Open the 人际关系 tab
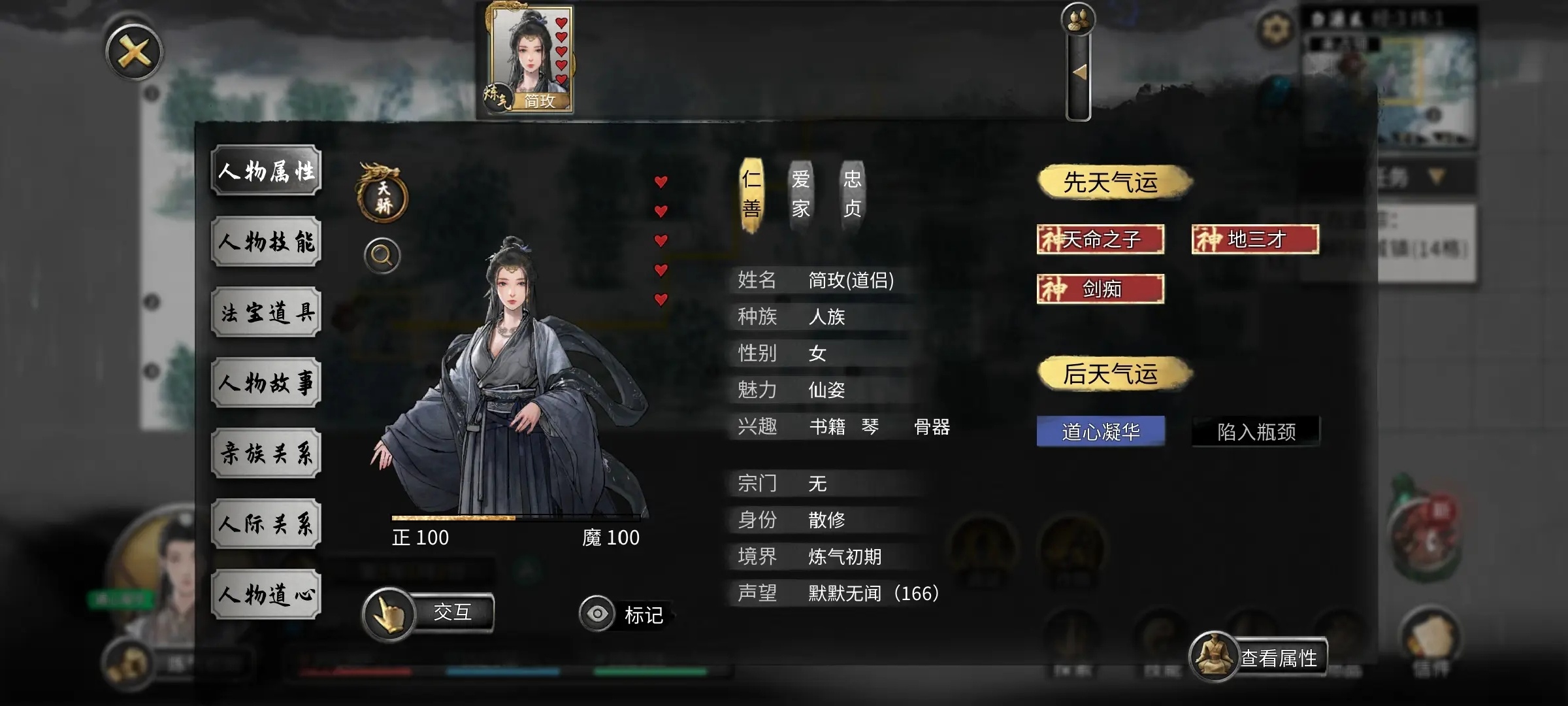 (267, 524)
